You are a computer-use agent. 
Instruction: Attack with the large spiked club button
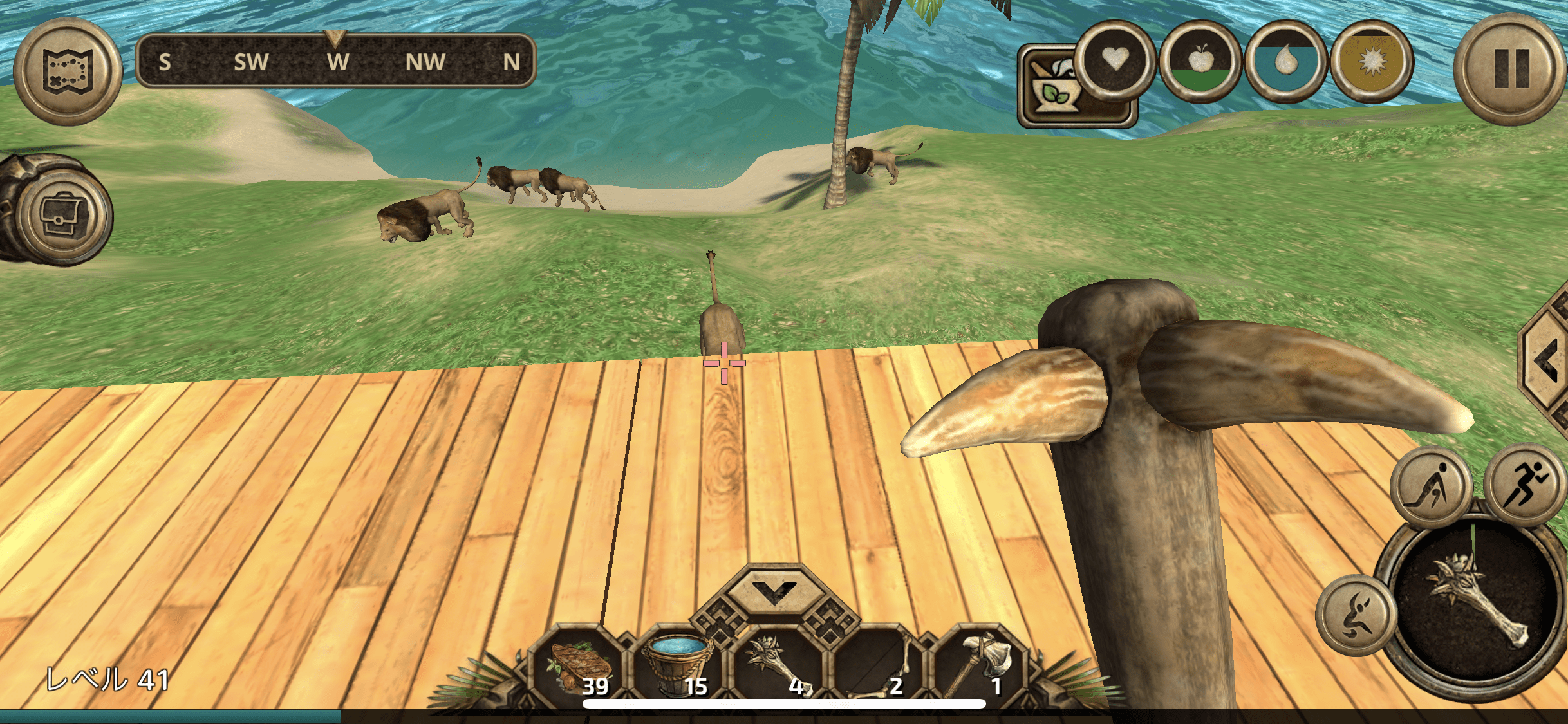coord(1473,605)
